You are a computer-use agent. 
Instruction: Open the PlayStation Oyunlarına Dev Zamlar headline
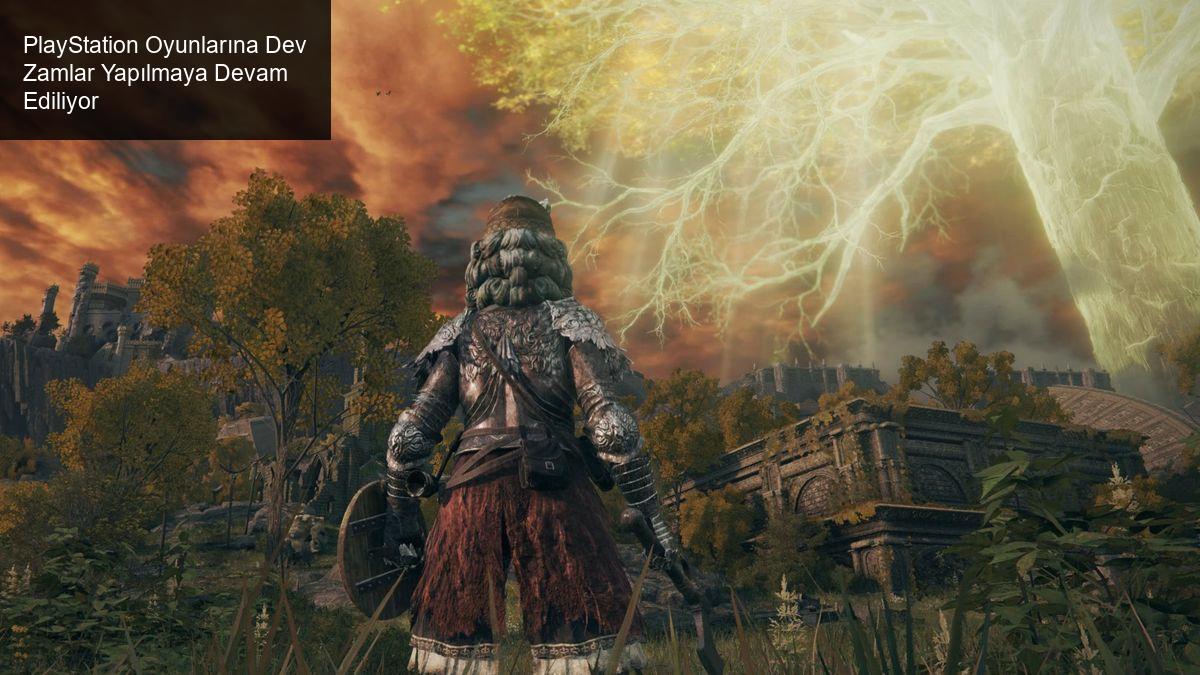[164, 73]
